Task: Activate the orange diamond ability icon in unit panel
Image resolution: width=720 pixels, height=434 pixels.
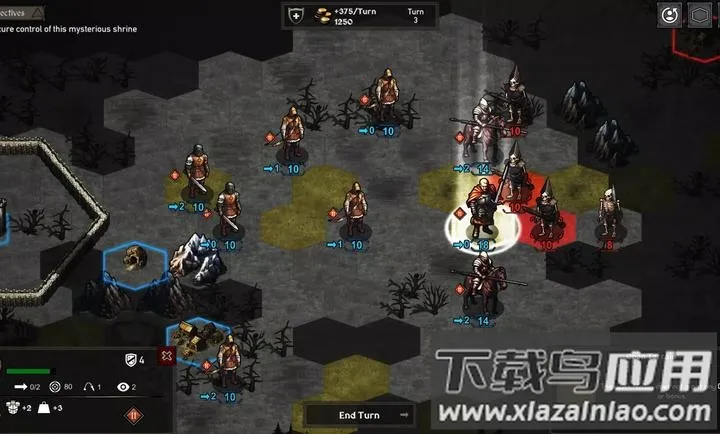Action: pyautogui.click(x=133, y=415)
